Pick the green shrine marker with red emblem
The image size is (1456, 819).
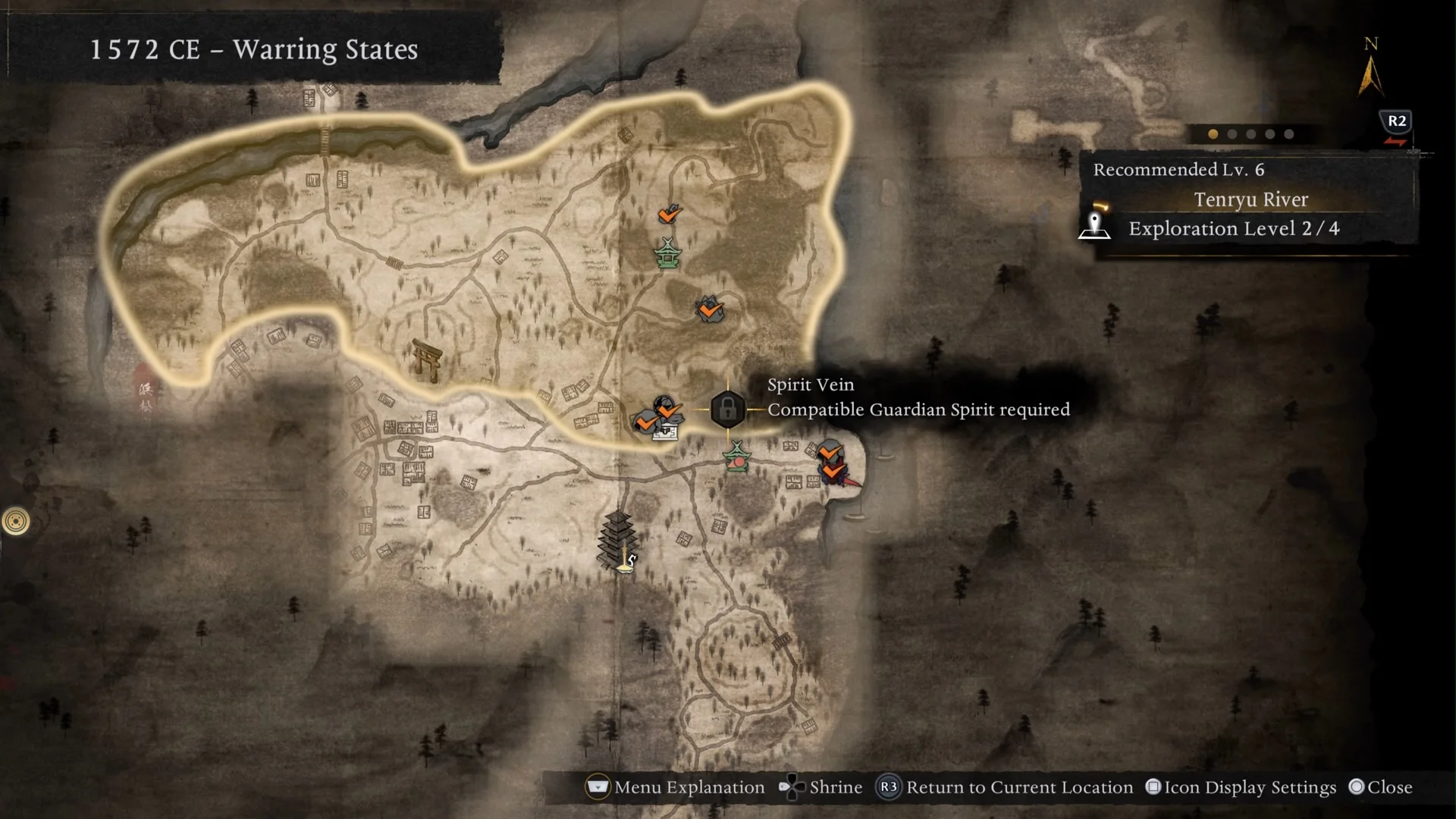click(736, 458)
